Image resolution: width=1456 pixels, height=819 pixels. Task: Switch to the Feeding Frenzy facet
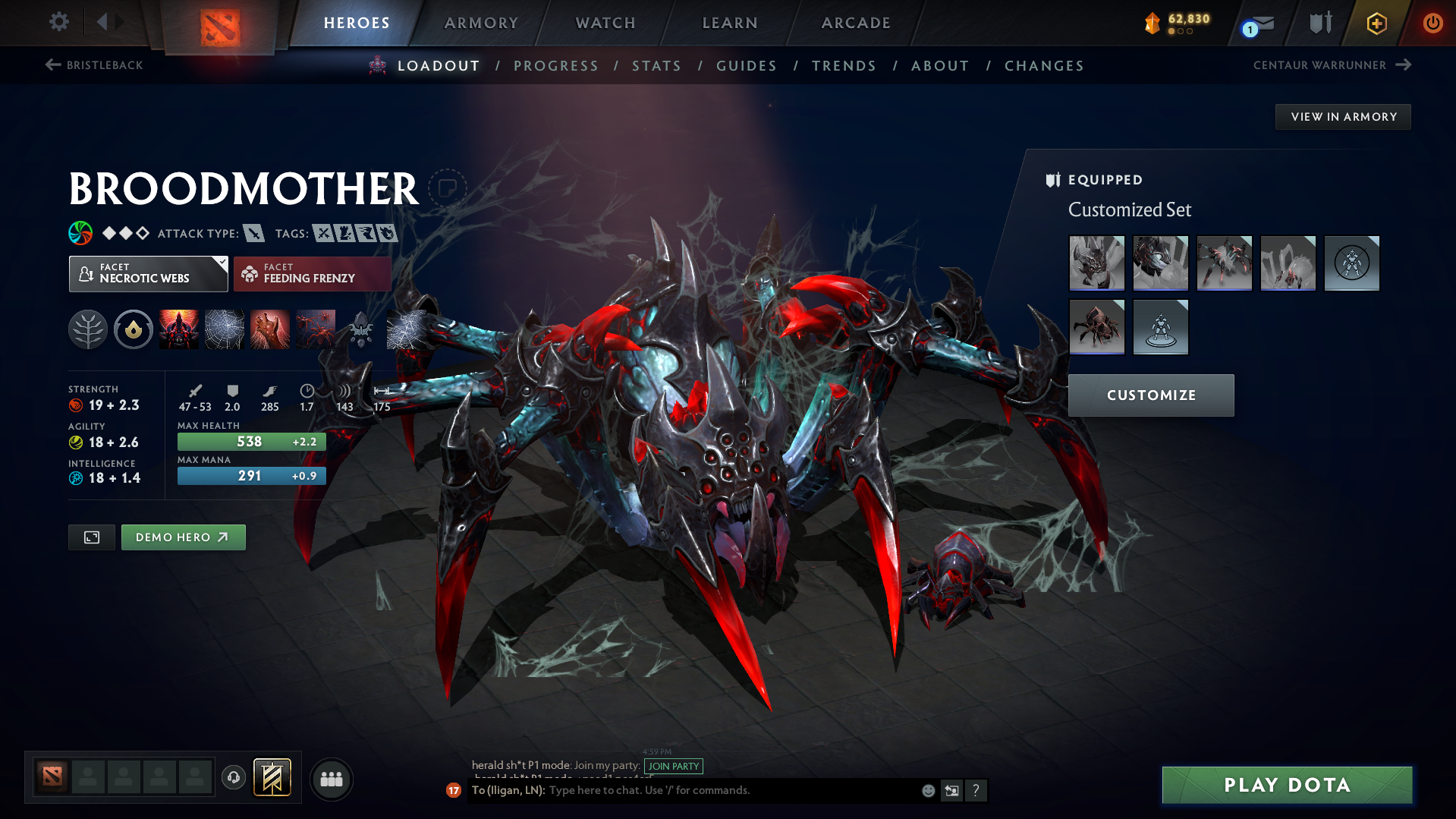[x=312, y=273]
